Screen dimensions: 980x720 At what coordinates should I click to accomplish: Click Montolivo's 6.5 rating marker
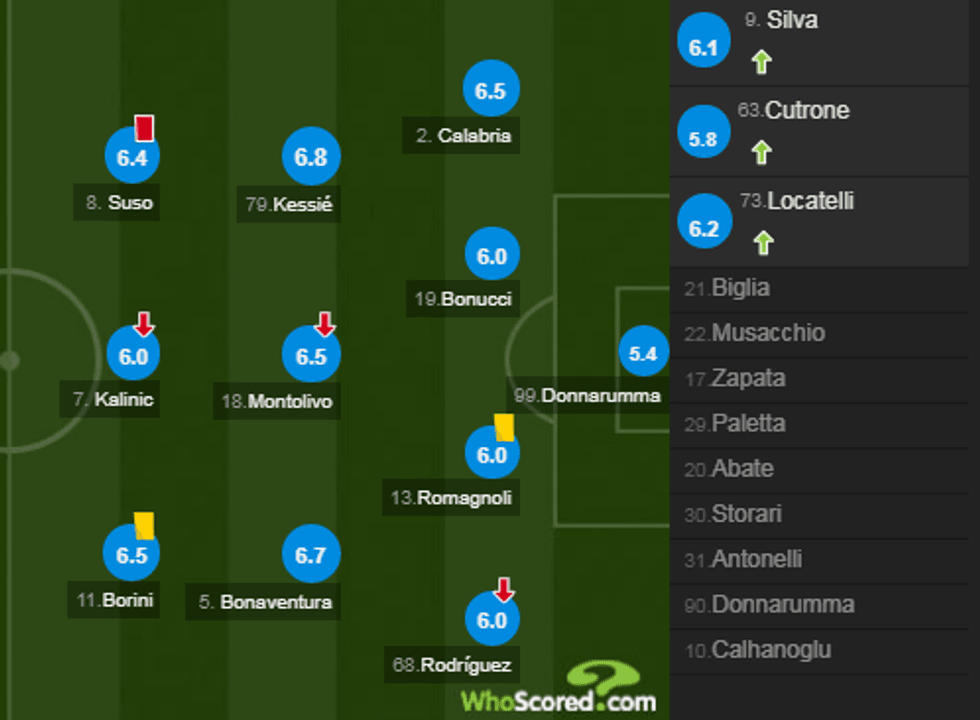click(311, 356)
